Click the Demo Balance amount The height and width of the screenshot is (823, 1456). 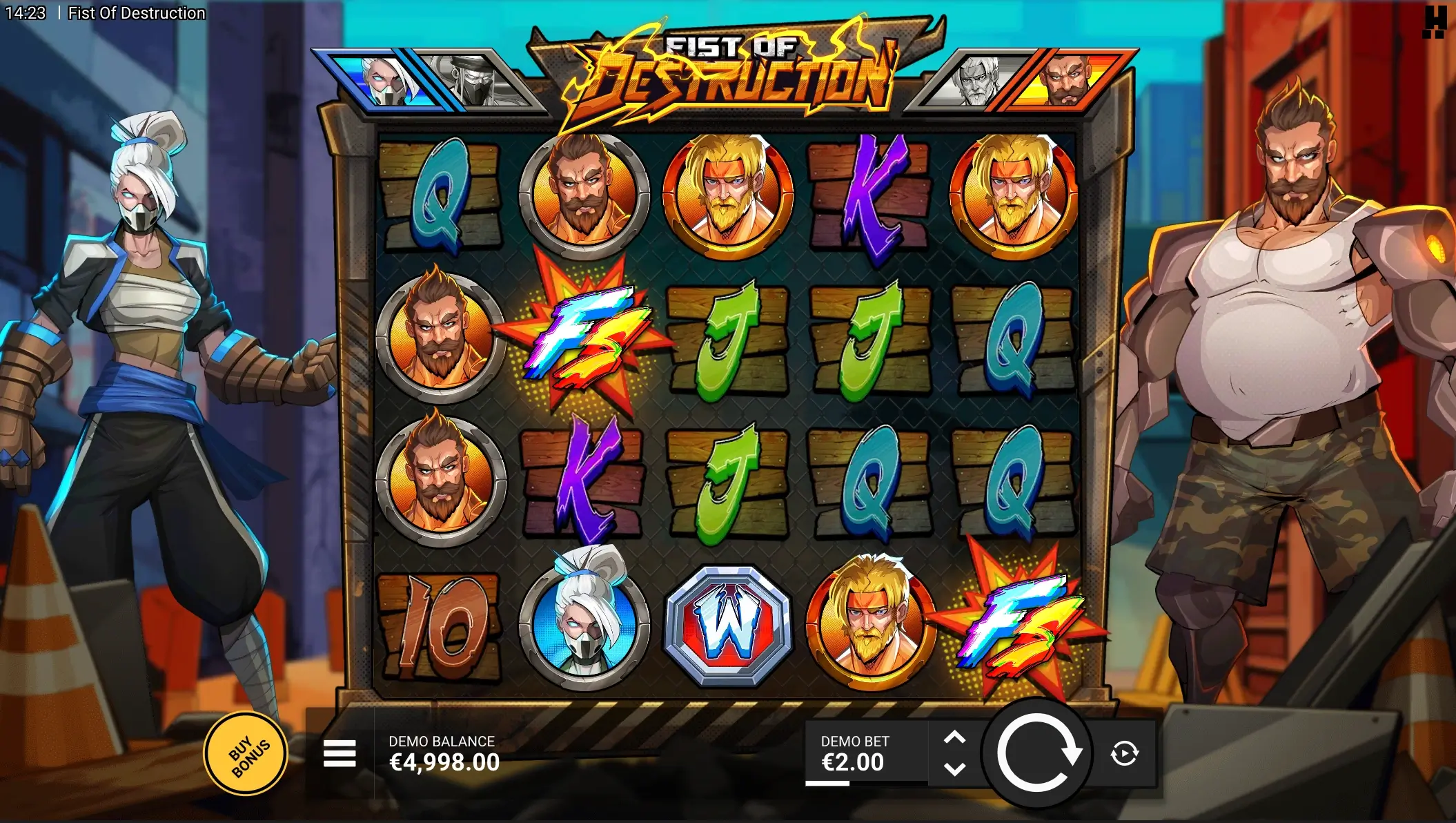[444, 763]
